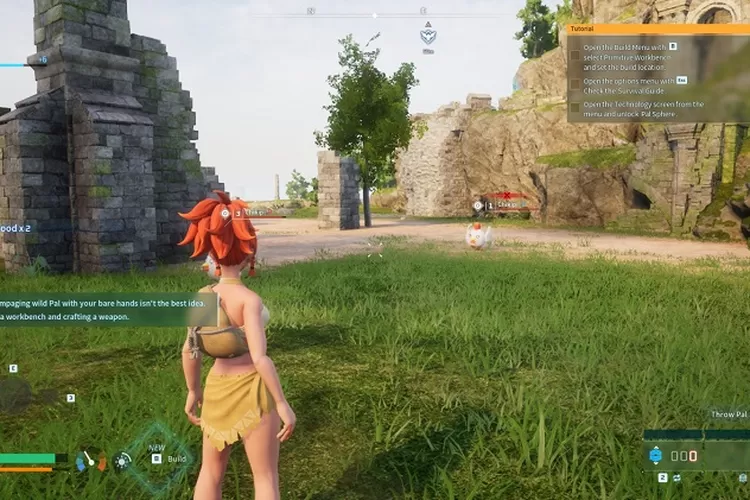Click the swap arrows icon under weapon panel
750x500 pixels.
coord(677,479)
